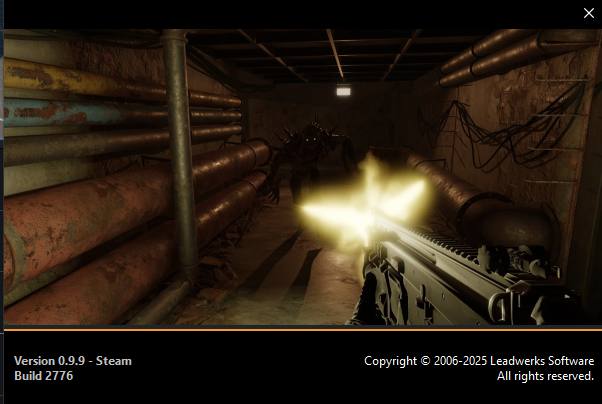The width and height of the screenshot is (602, 404).
Task: Close the Leadwerks splash window
Action: (x=588, y=13)
